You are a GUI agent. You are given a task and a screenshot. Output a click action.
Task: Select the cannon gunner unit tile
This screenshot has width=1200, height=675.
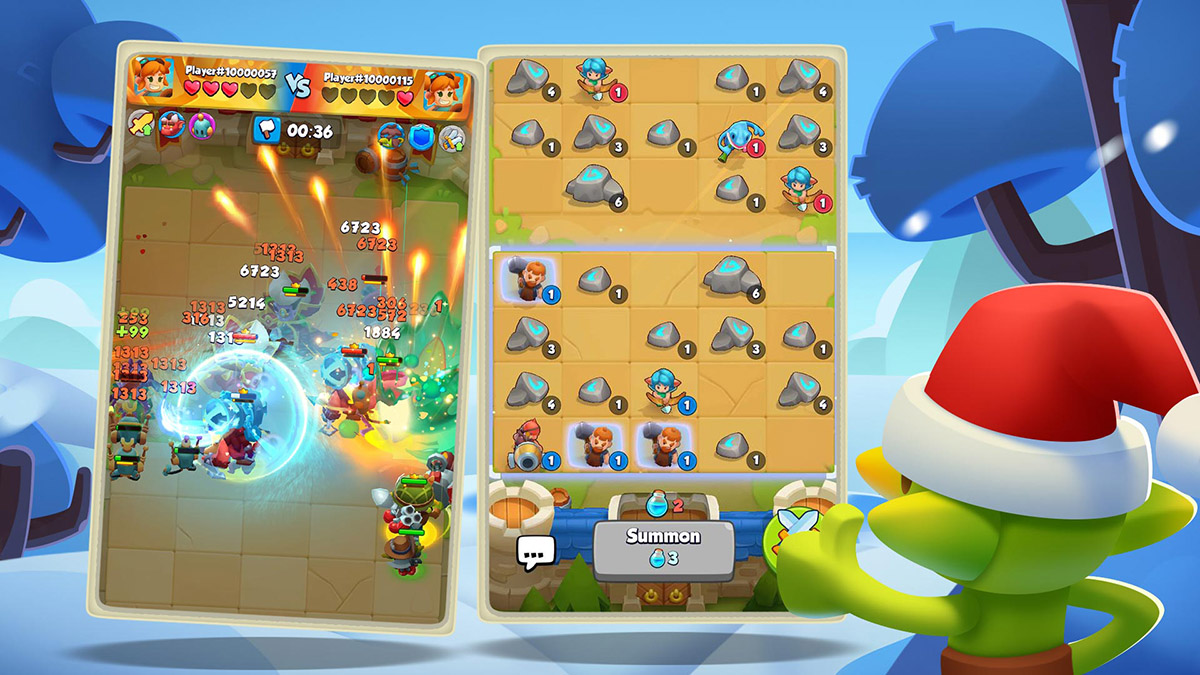[x=526, y=445]
